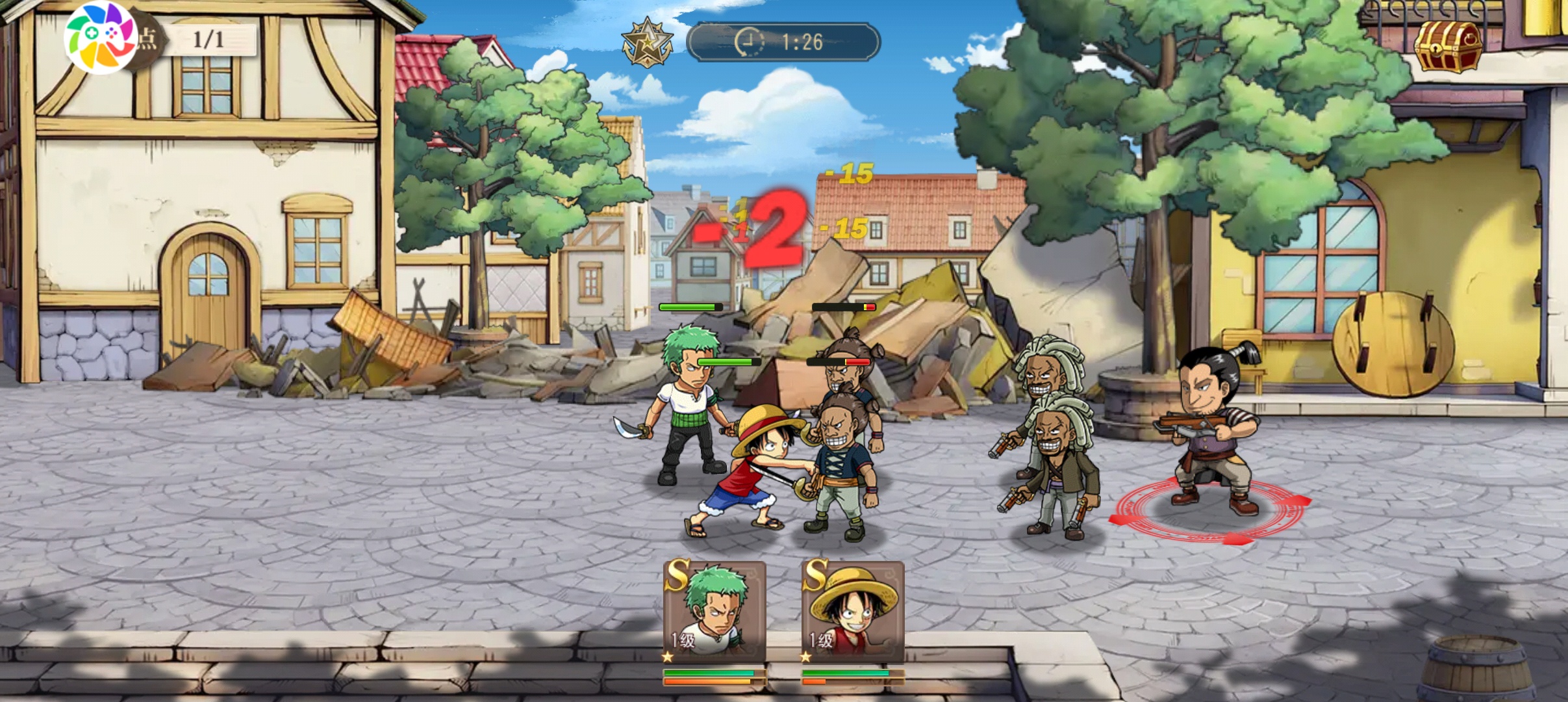1568x702 pixels.
Task: Open the treasure chest icon
Action: (1448, 45)
